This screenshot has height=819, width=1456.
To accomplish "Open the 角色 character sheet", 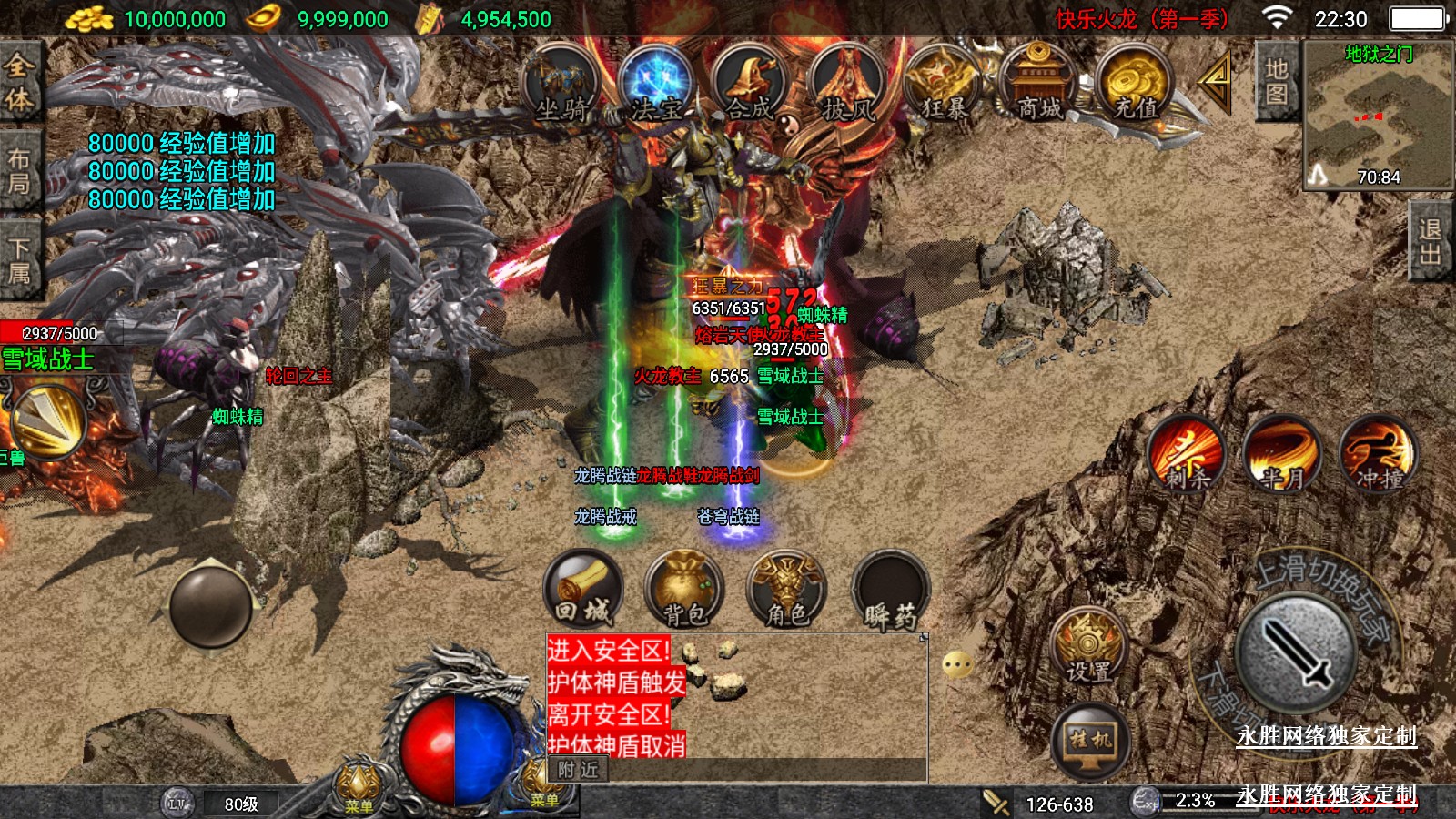I will click(786, 590).
